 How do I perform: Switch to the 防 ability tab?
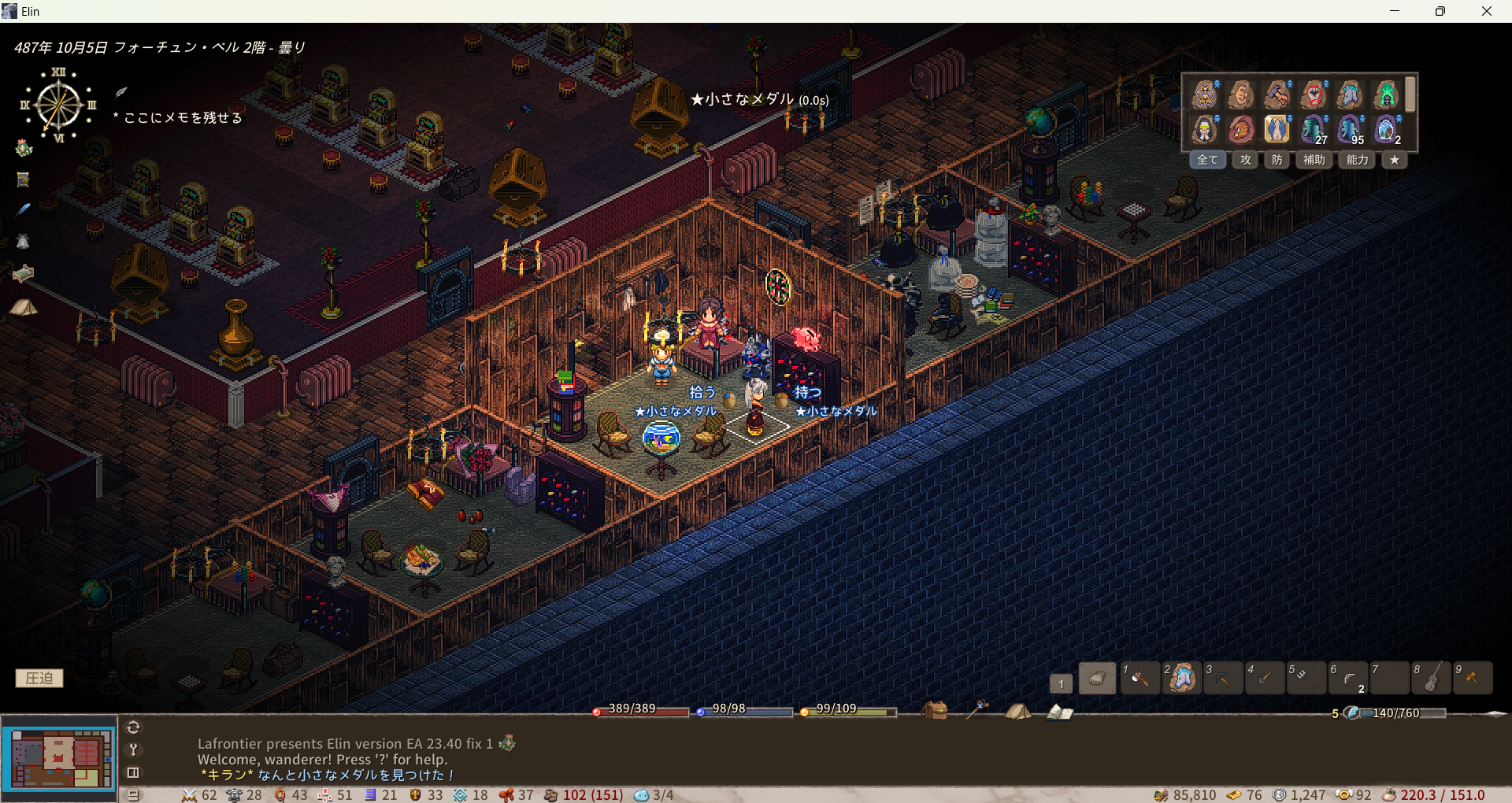coord(1277,160)
